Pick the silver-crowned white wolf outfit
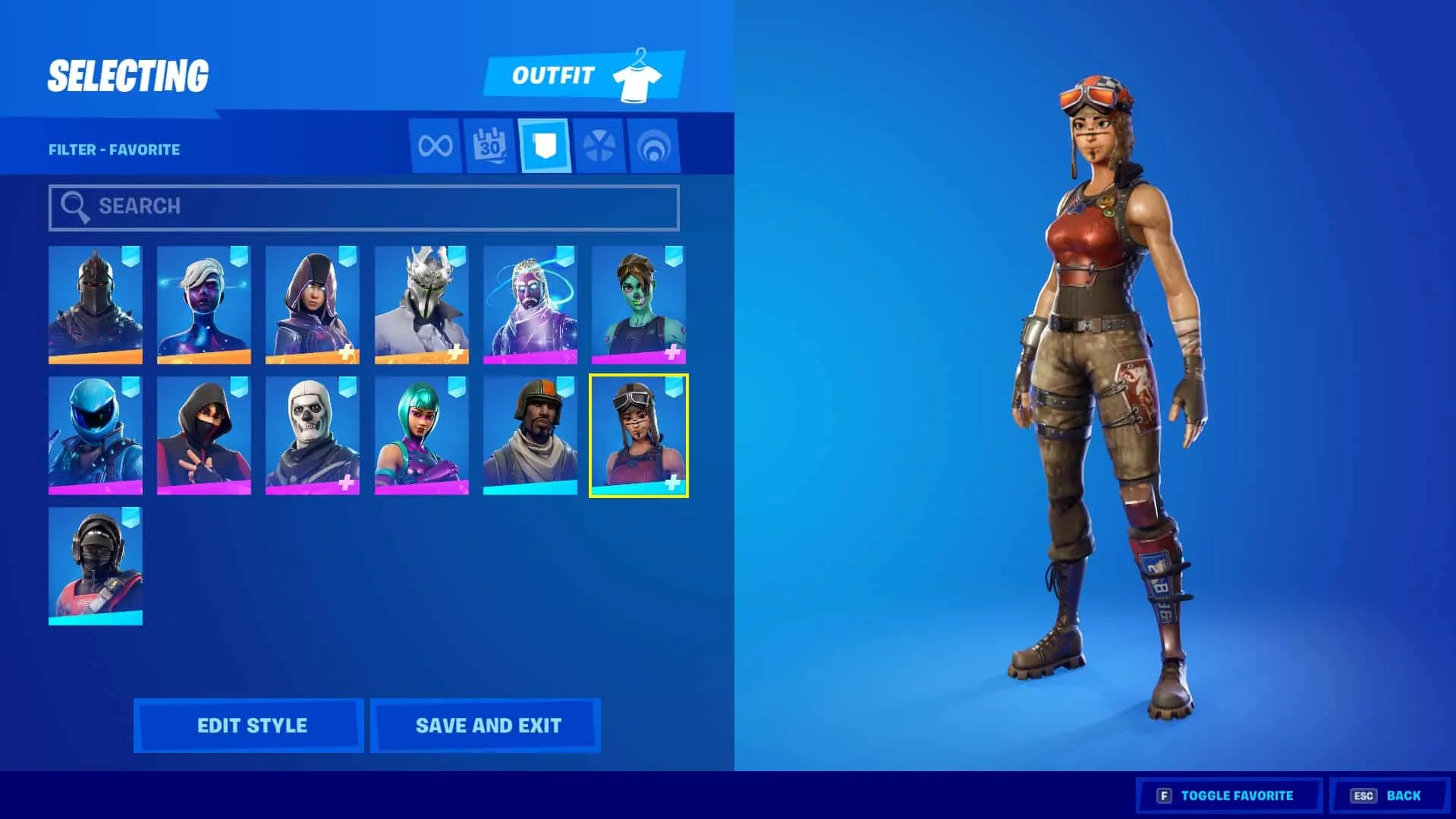This screenshot has width=1456, height=819. [x=421, y=304]
